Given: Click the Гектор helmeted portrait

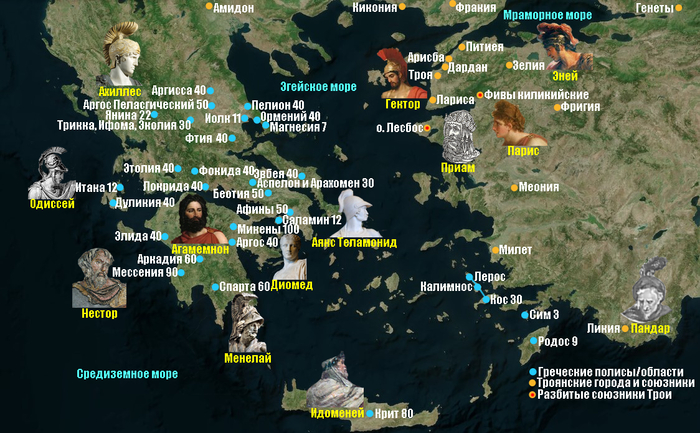Looking at the screenshot, I should click(397, 72).
